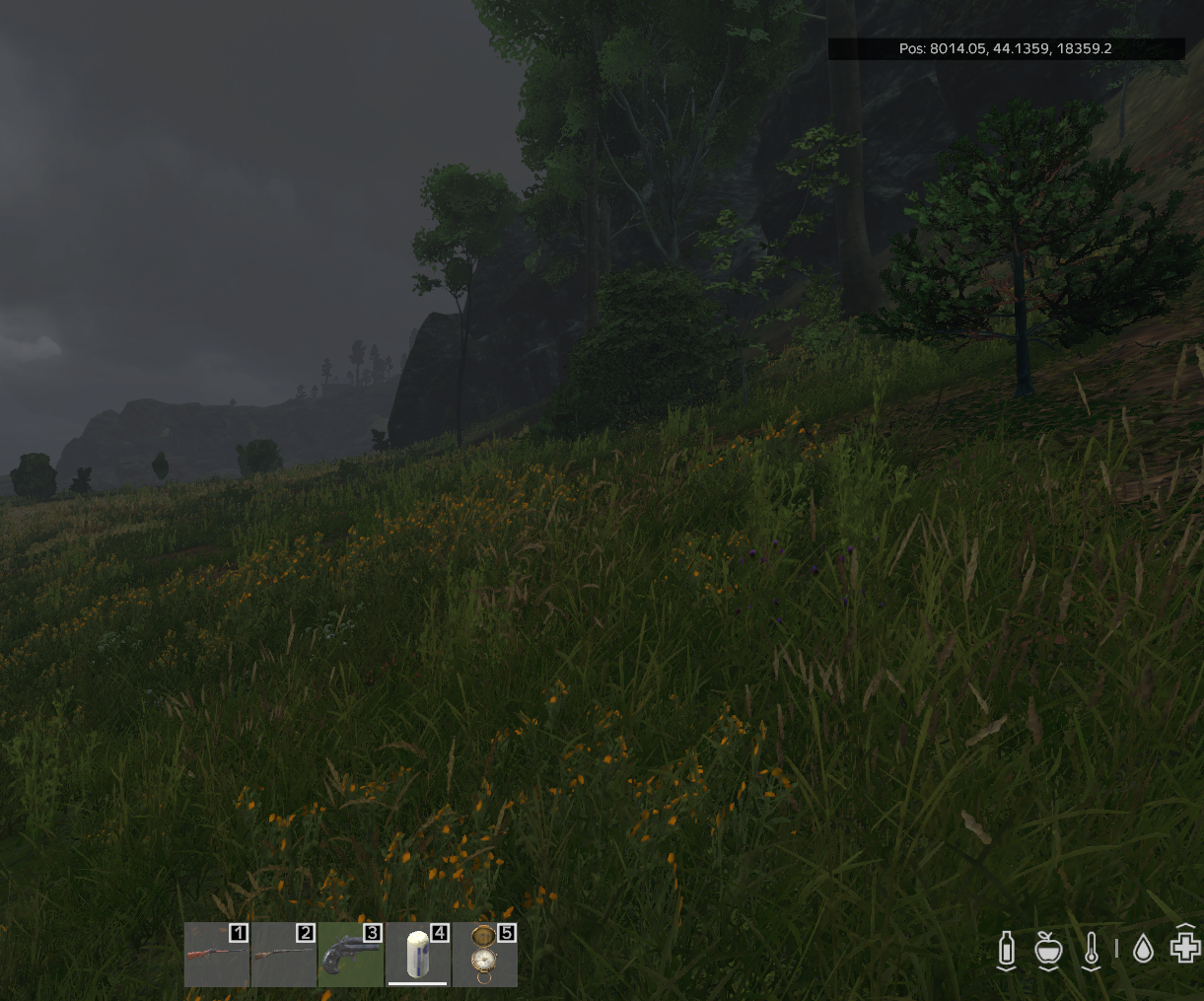Select the brass compass in slot 5
This screenshot has height=1001, width=1204.
[x=484, y=955]
